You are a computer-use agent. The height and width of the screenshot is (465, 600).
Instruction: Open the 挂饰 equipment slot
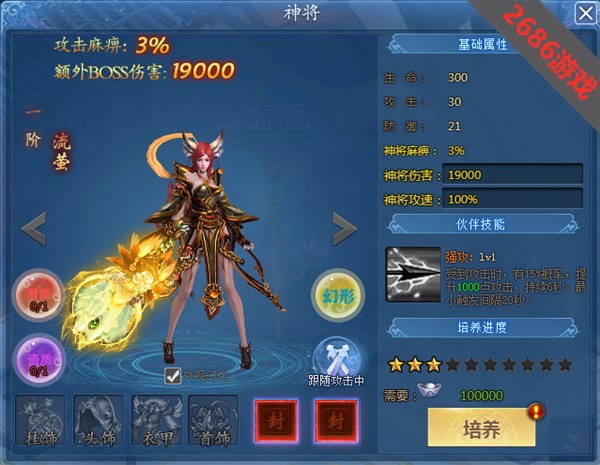40,420
